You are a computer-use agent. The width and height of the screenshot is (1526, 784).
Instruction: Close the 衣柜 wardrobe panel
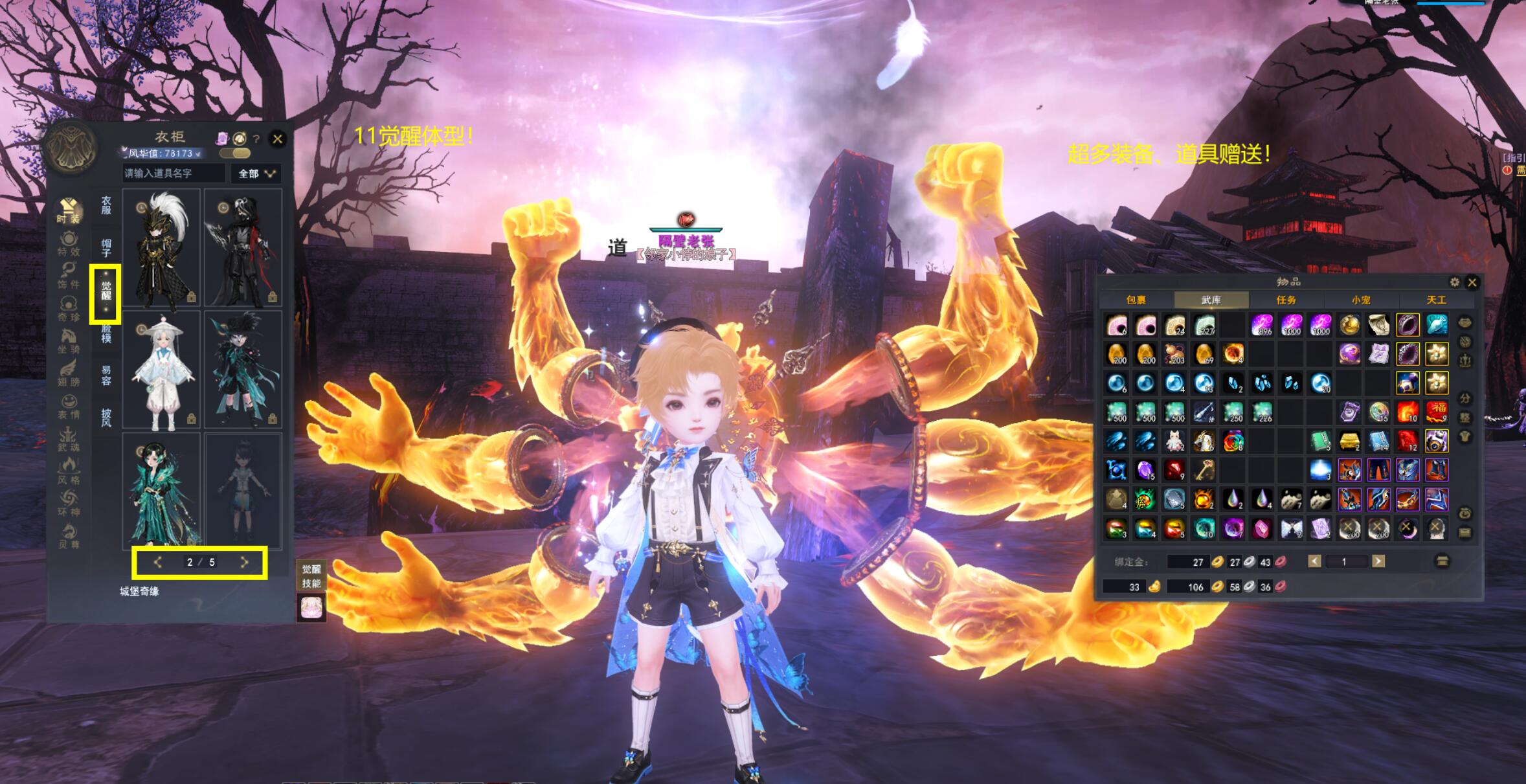coord(278,139)
